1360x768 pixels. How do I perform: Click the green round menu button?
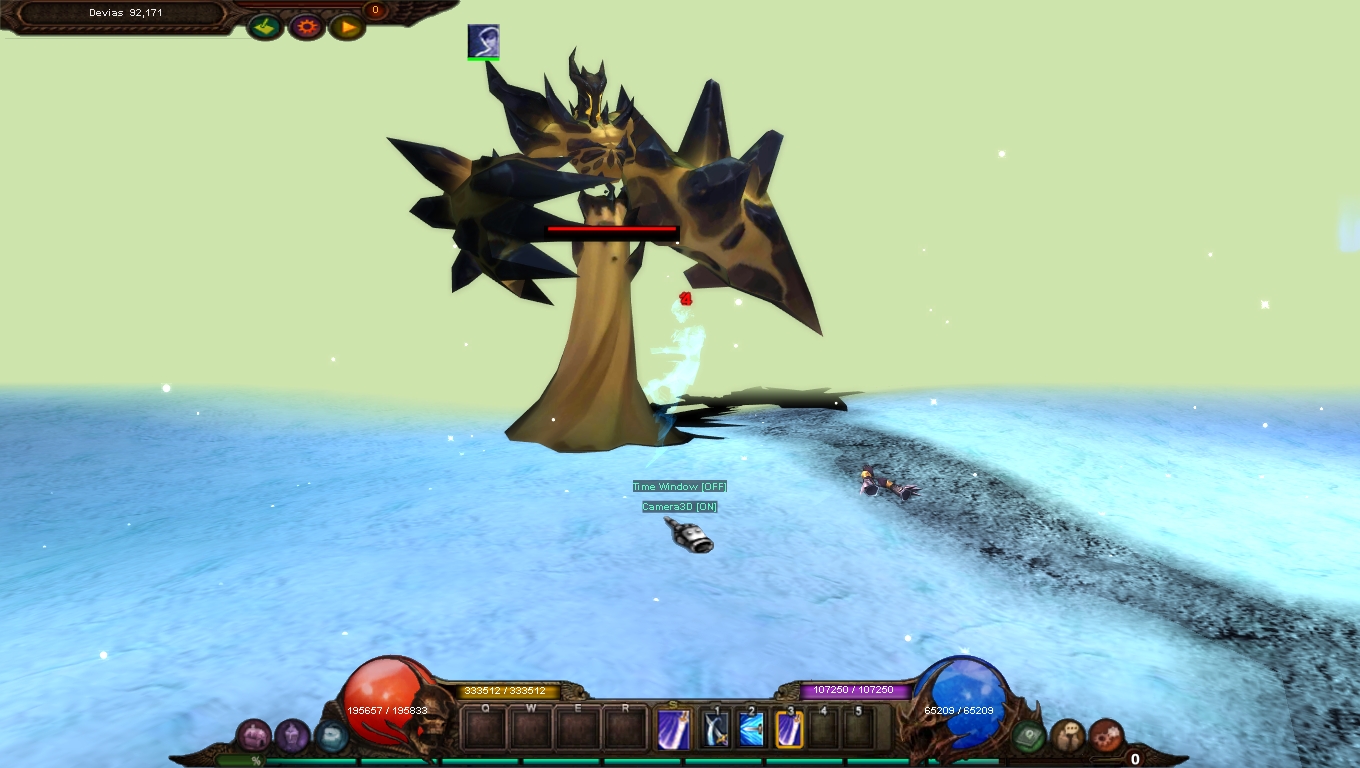pyautogui.click(x=1029, y=736)
